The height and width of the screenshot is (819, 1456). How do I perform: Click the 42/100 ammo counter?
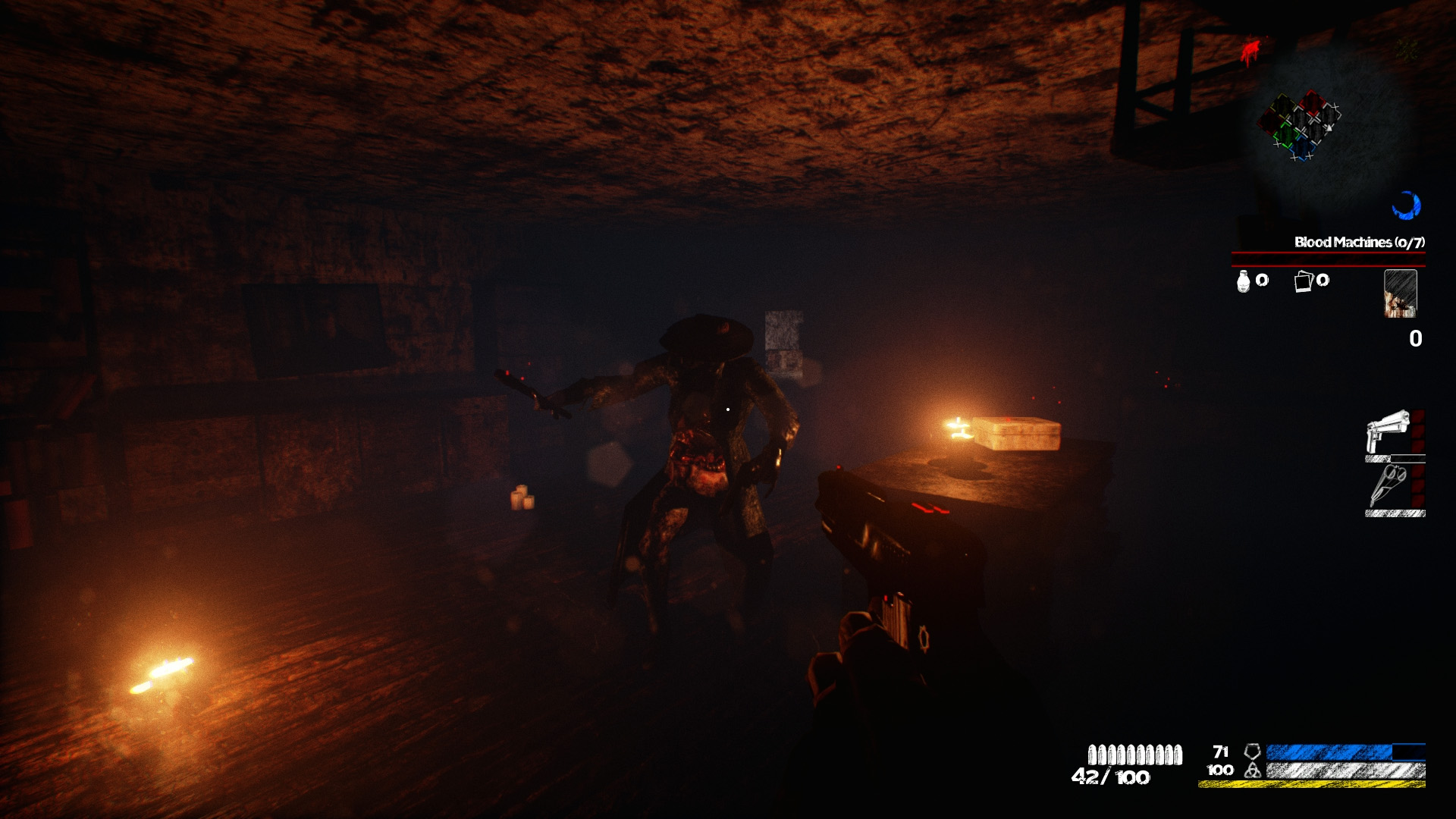[1111, 777]
